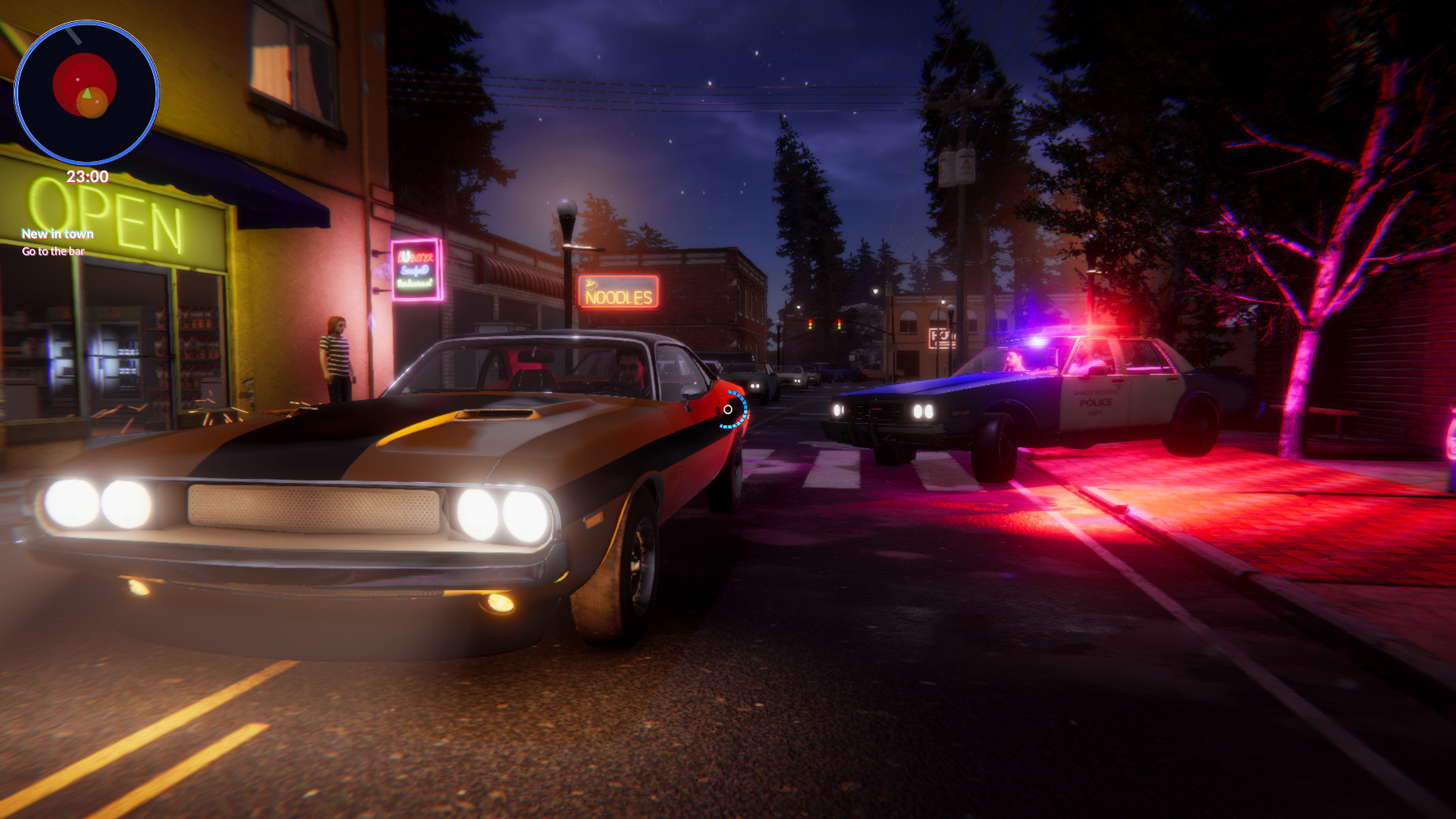The height and width of the screenshot is (819, 1456).
Task: Click the 23:00 time display under the minimap
Action: 88,177
